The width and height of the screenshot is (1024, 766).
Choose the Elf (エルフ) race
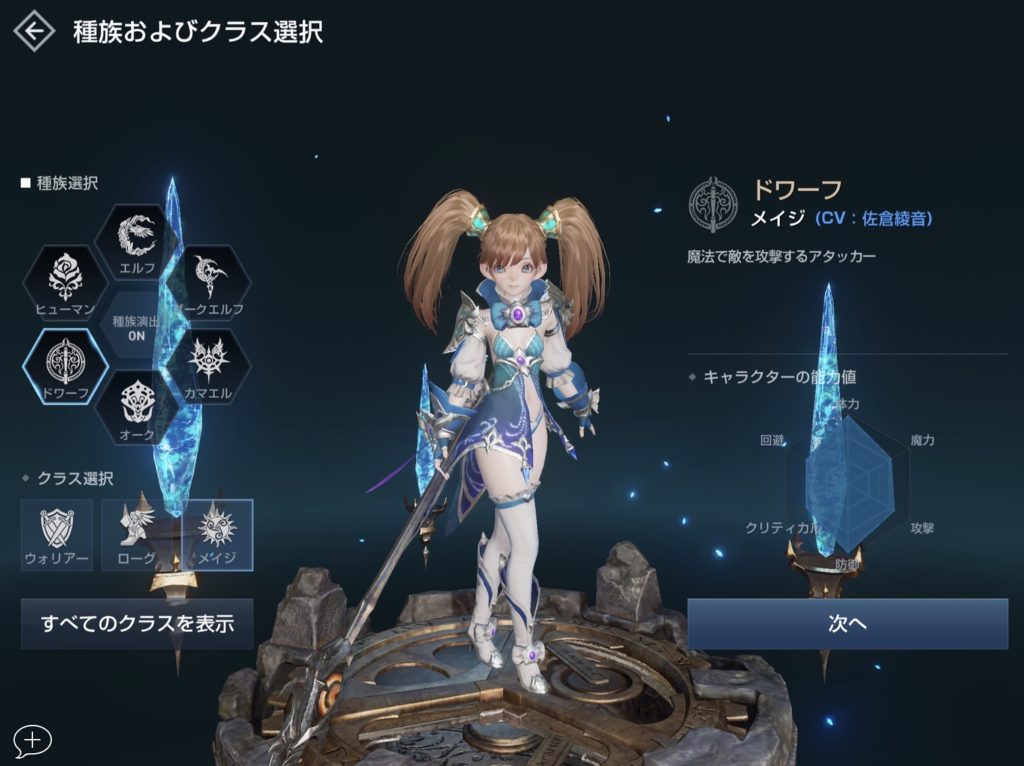coord(136,241)
